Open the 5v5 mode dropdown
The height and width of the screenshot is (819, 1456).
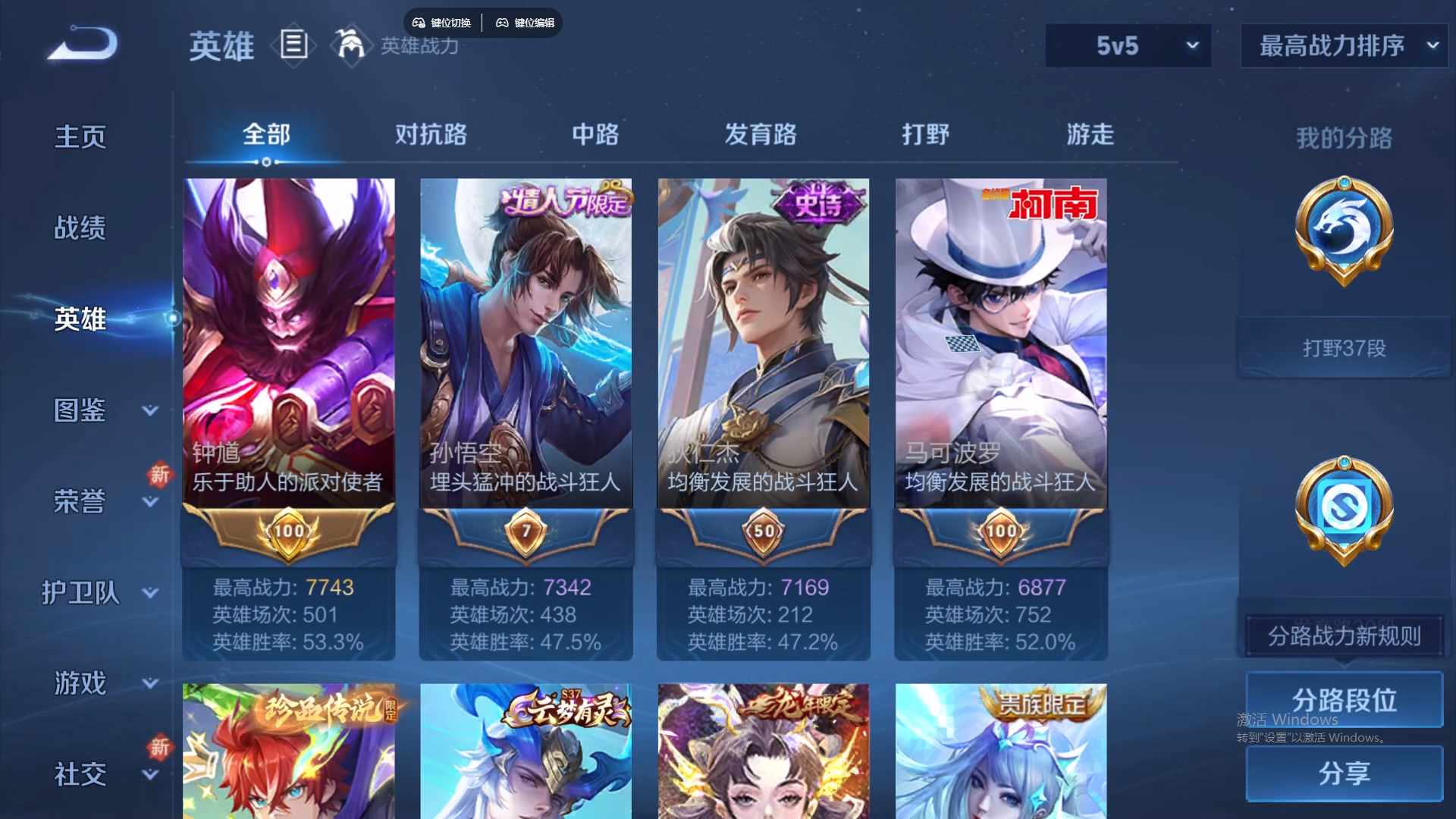point(1128,45)
